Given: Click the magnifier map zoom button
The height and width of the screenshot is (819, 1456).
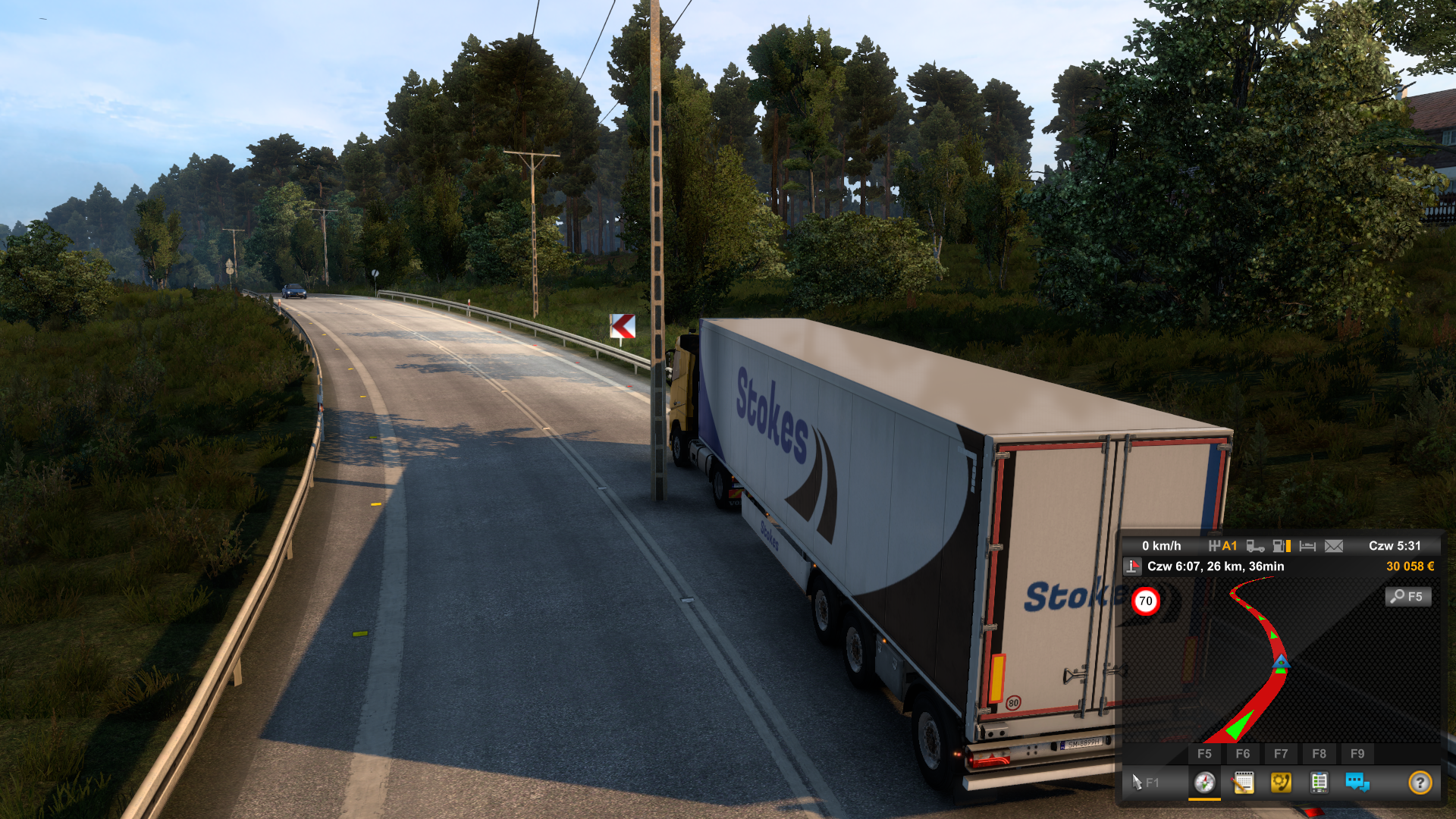Looking at the screenshot, I should pyautogui.click(x=1408, y=597).
